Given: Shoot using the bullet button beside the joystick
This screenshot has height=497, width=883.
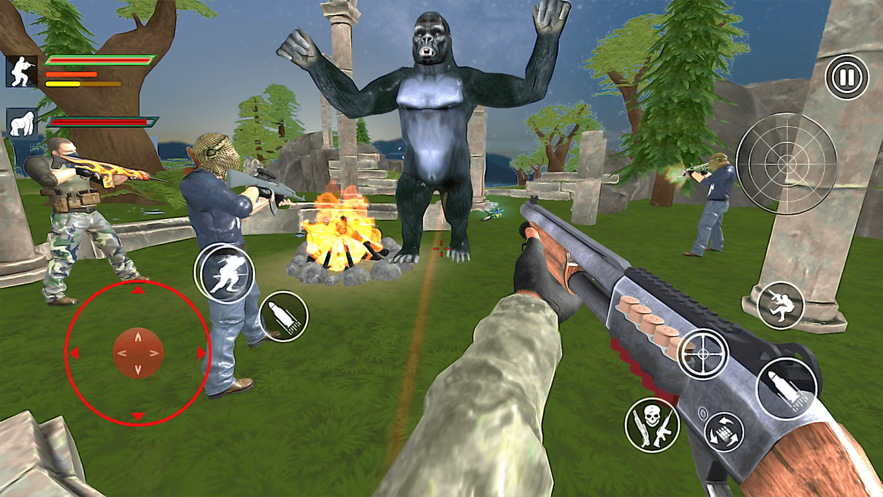Looking at the screenshot, I should tap(283, 317).
